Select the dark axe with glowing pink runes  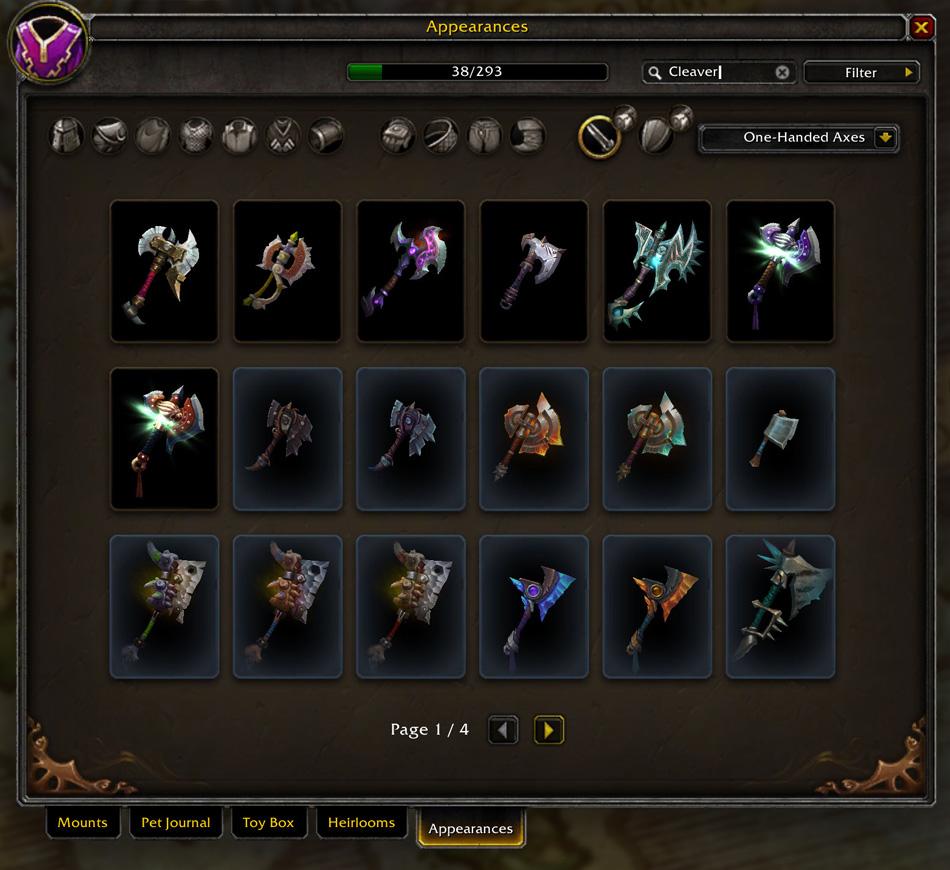[411, 271]
